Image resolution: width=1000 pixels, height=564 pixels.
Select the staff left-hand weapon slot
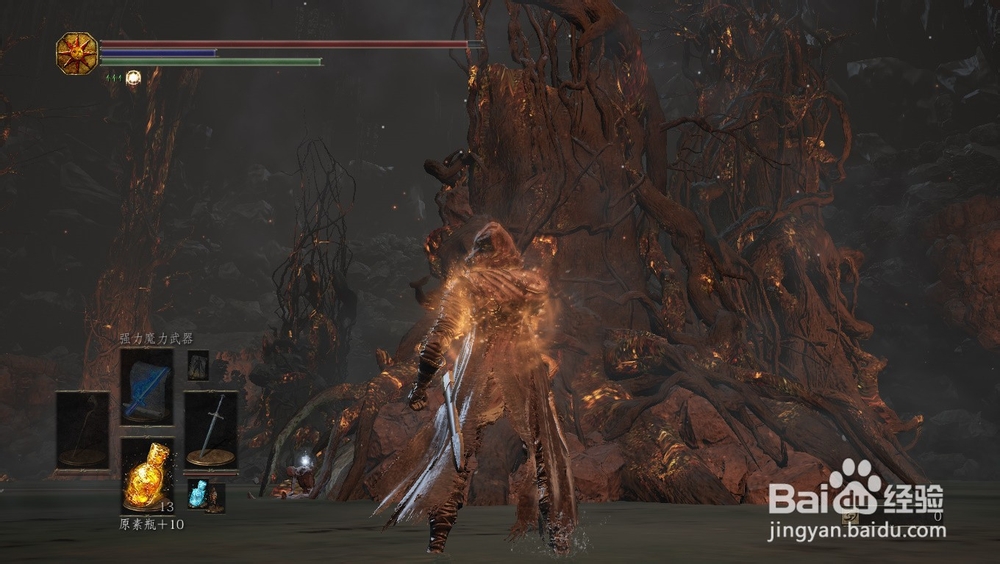82,429
